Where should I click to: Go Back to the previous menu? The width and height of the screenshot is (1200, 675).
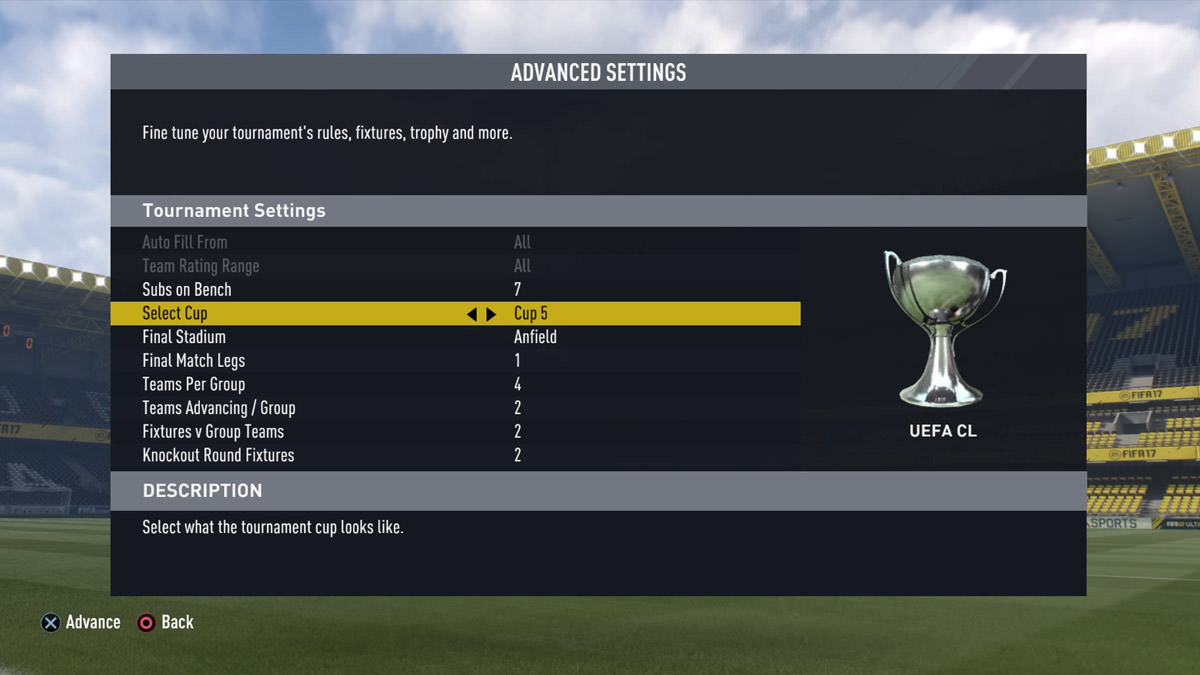coord(166,622)
